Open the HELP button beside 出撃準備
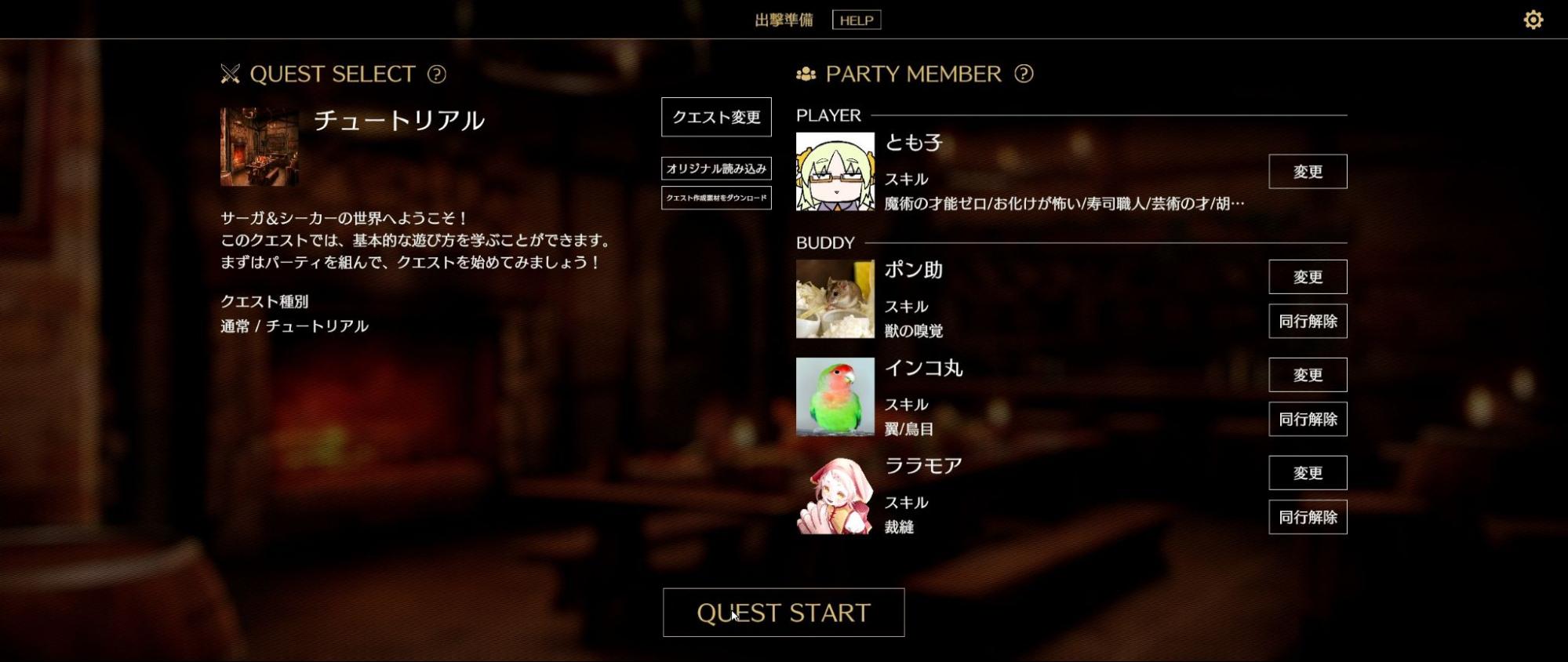 pyautogui.click(x=856, y=20)
